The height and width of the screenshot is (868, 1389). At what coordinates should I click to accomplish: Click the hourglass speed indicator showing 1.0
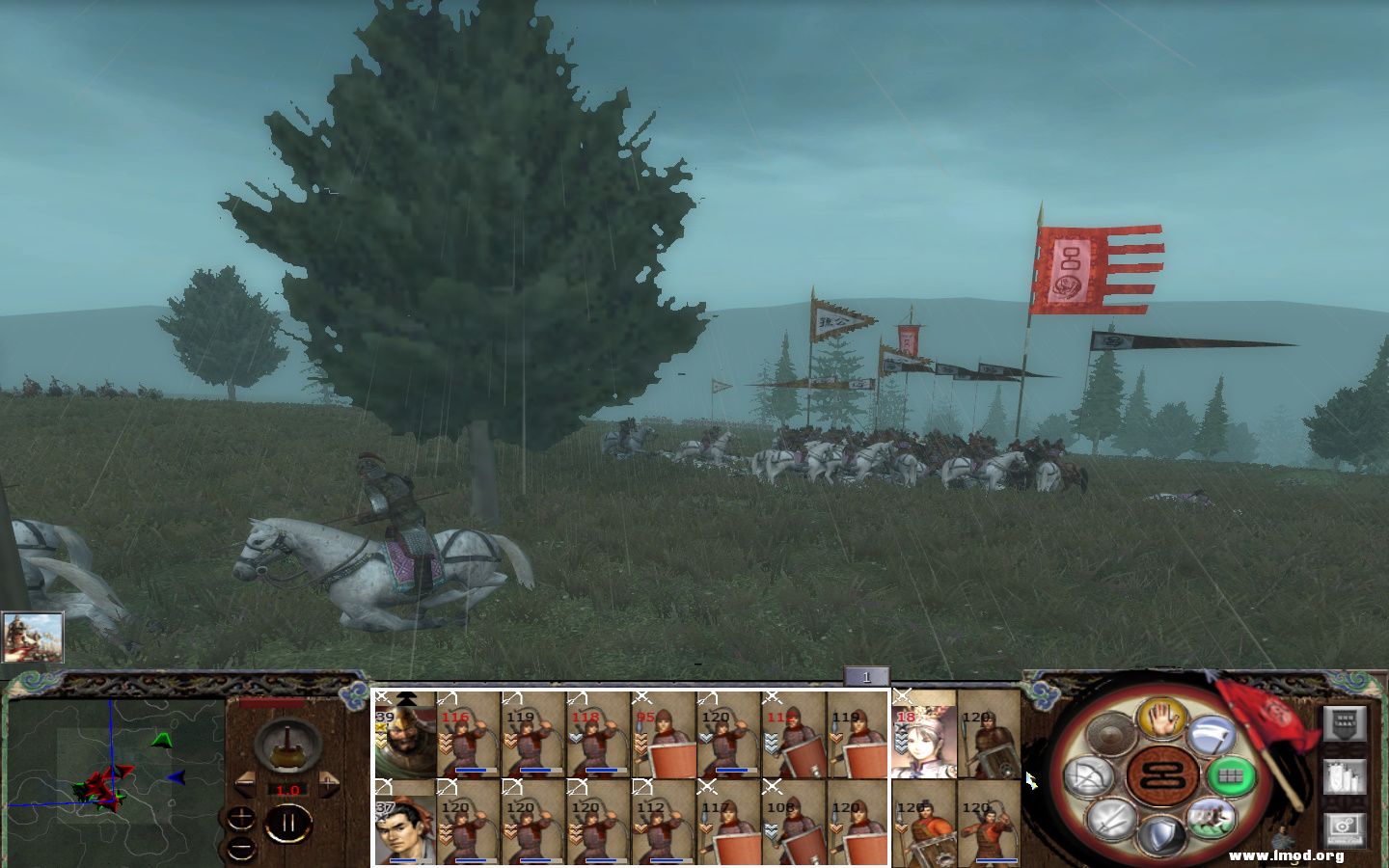pyautogui.click(x=287, y=789)
